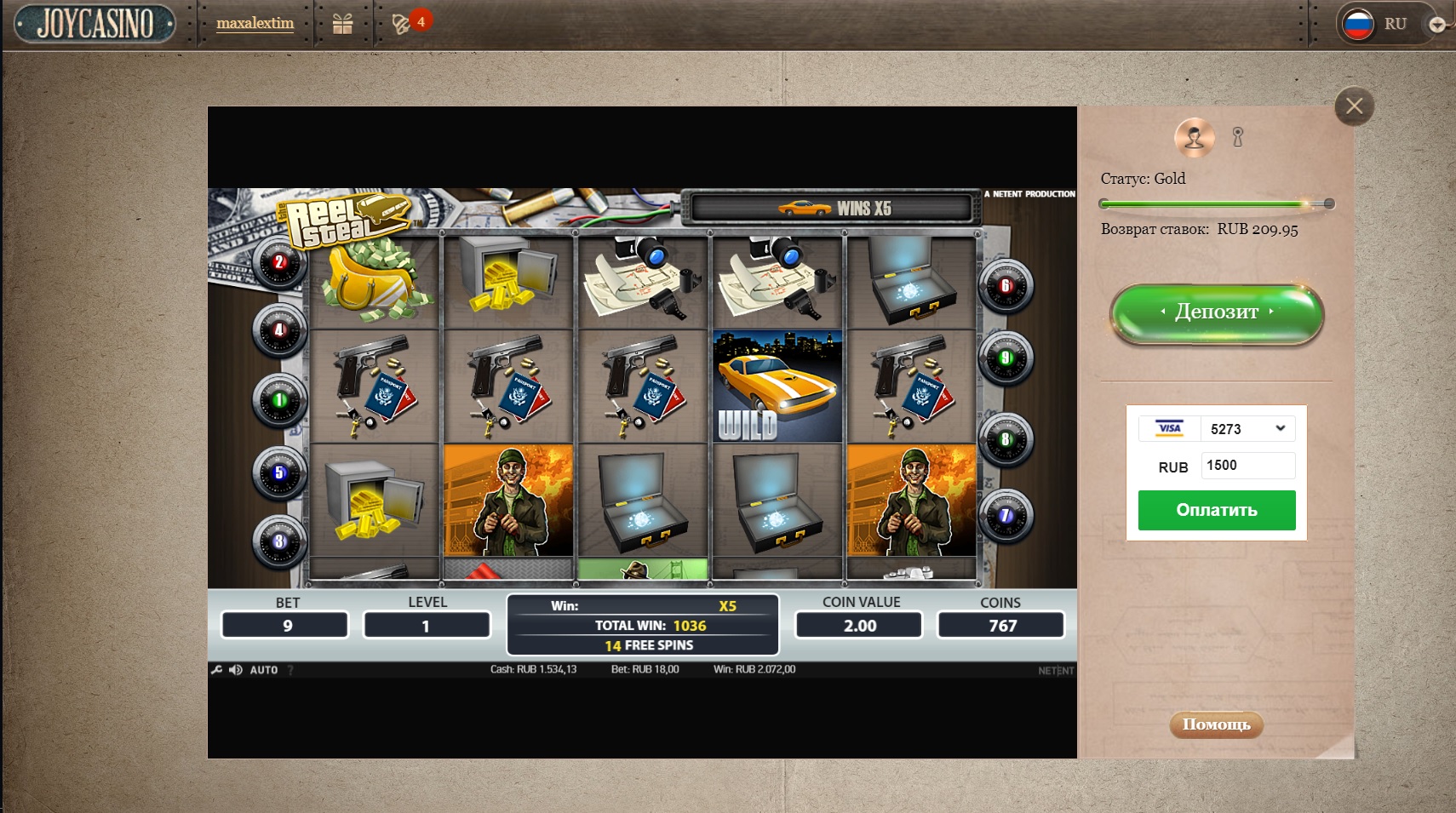Screen dimensions: 1456x813
Task: Select payline number 7 indicator
Action: pos(1006,515)
